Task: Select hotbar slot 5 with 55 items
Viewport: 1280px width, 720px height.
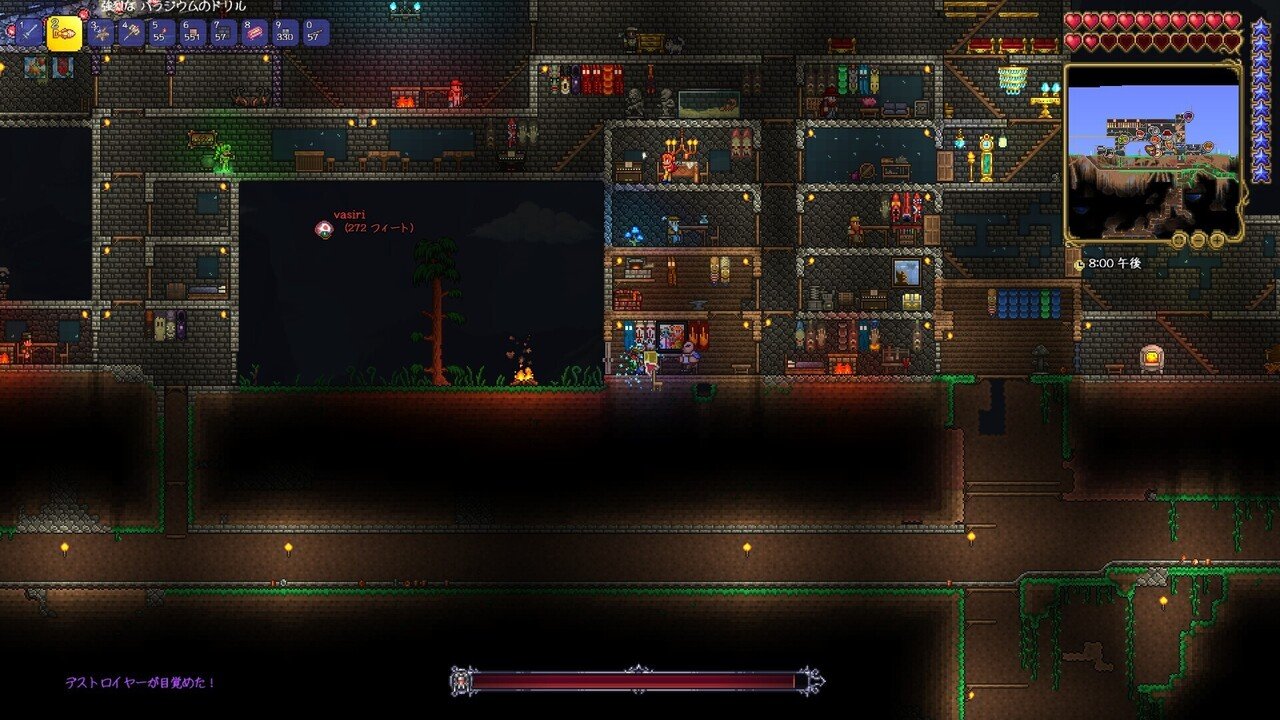Action: coord(161,33)
